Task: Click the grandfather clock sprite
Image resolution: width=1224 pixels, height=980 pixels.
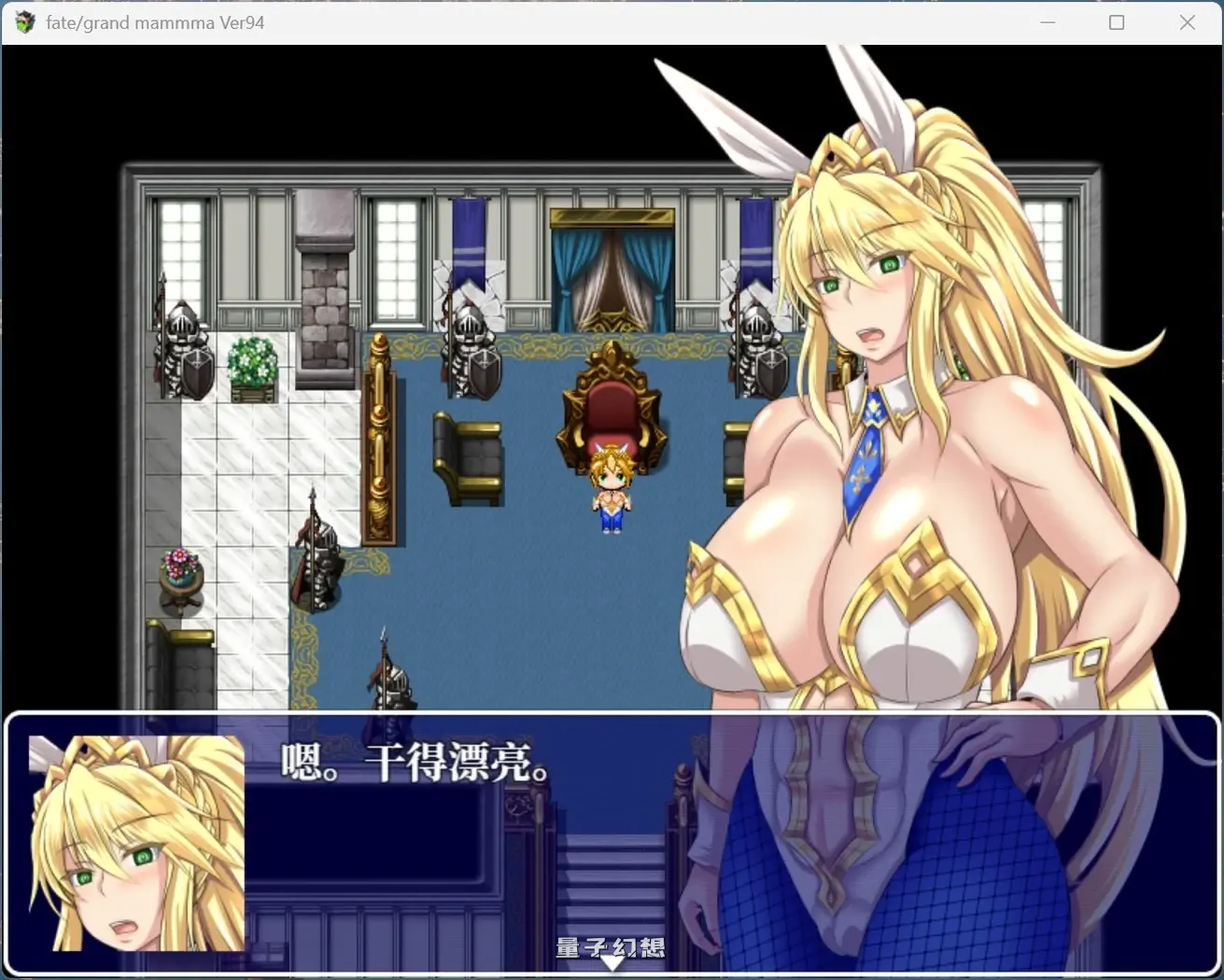Action: (x=383, y=439)
